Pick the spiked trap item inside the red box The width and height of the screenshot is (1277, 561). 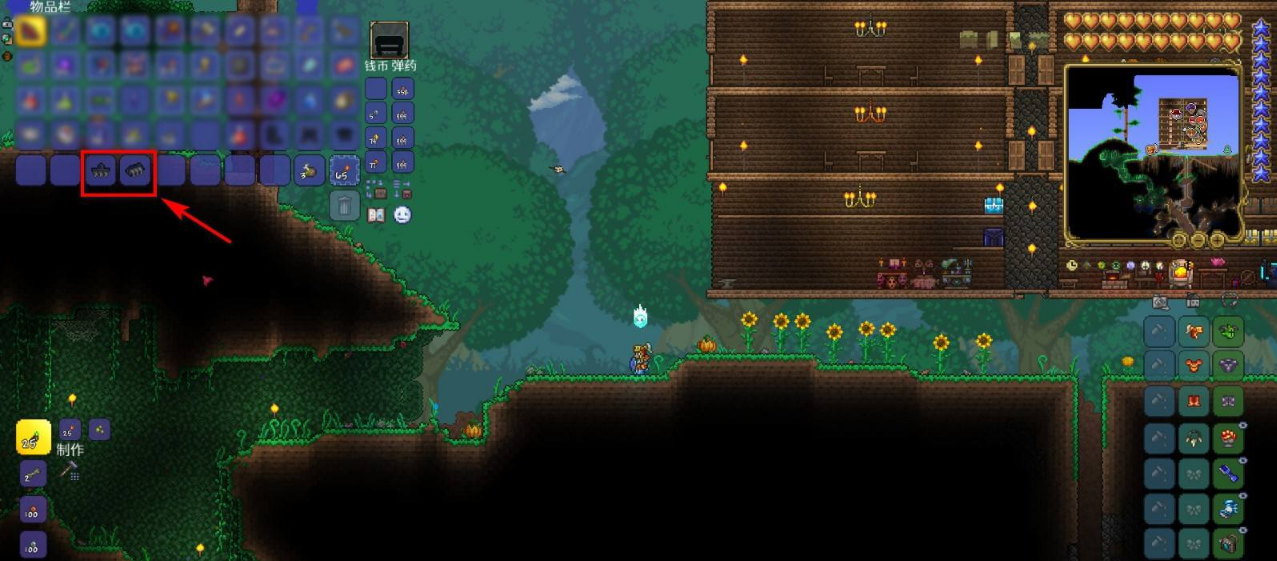coord(101,171)
